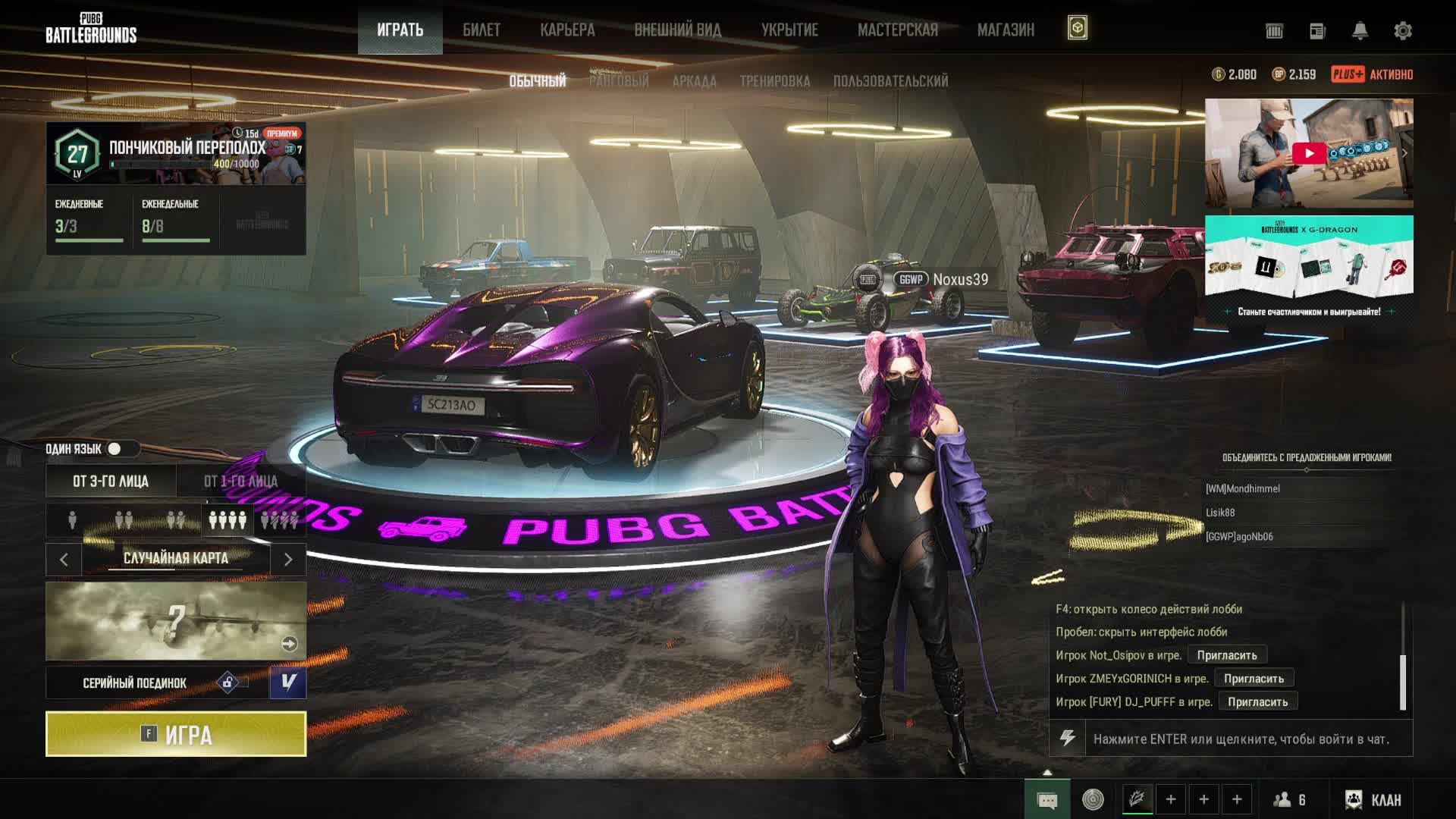The image size is (1456, 819).
Task: Switch to the КАРЬЕРА tab
Action: [567, 30]
